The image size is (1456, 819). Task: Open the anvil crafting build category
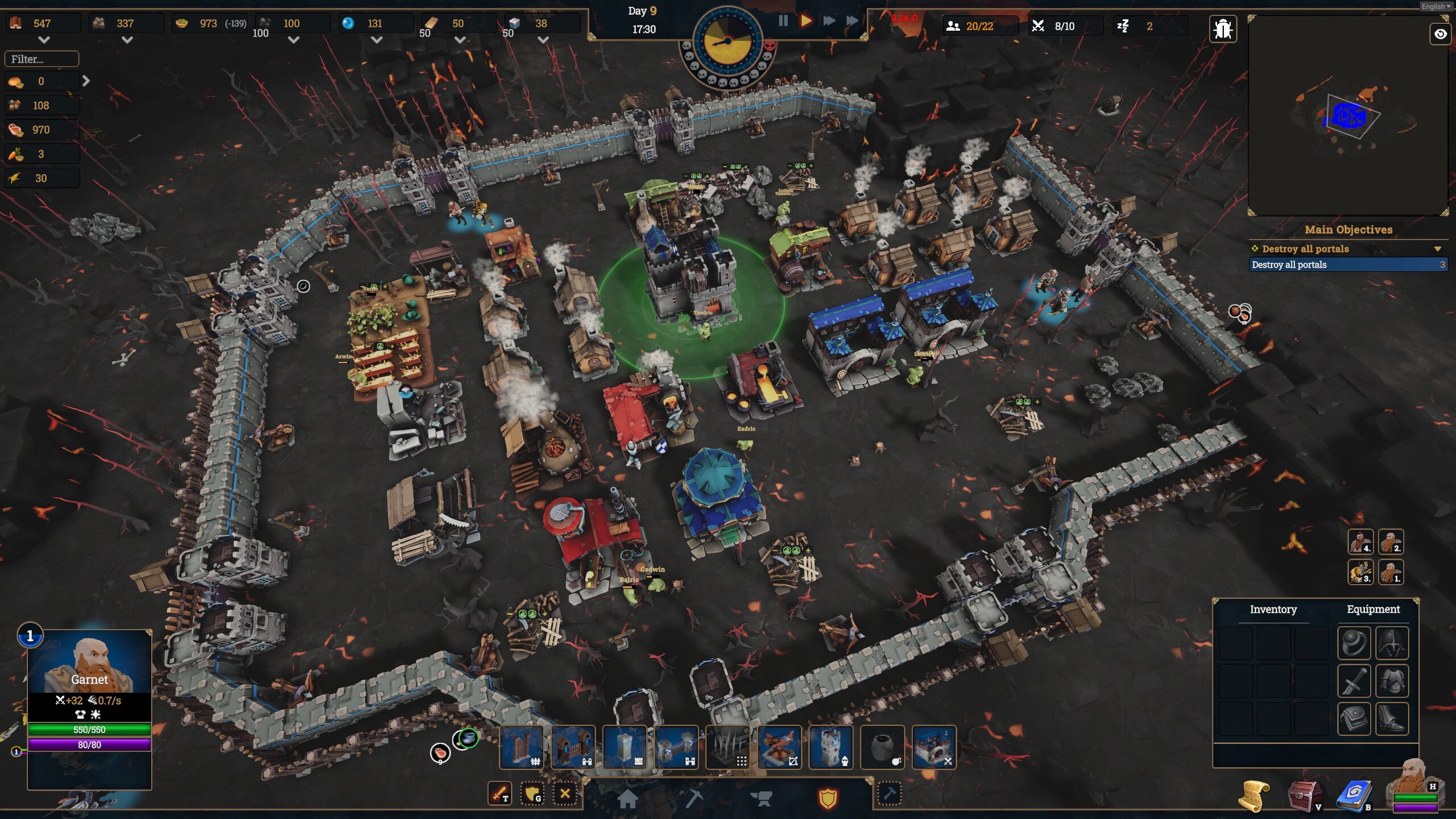(761, 799)
